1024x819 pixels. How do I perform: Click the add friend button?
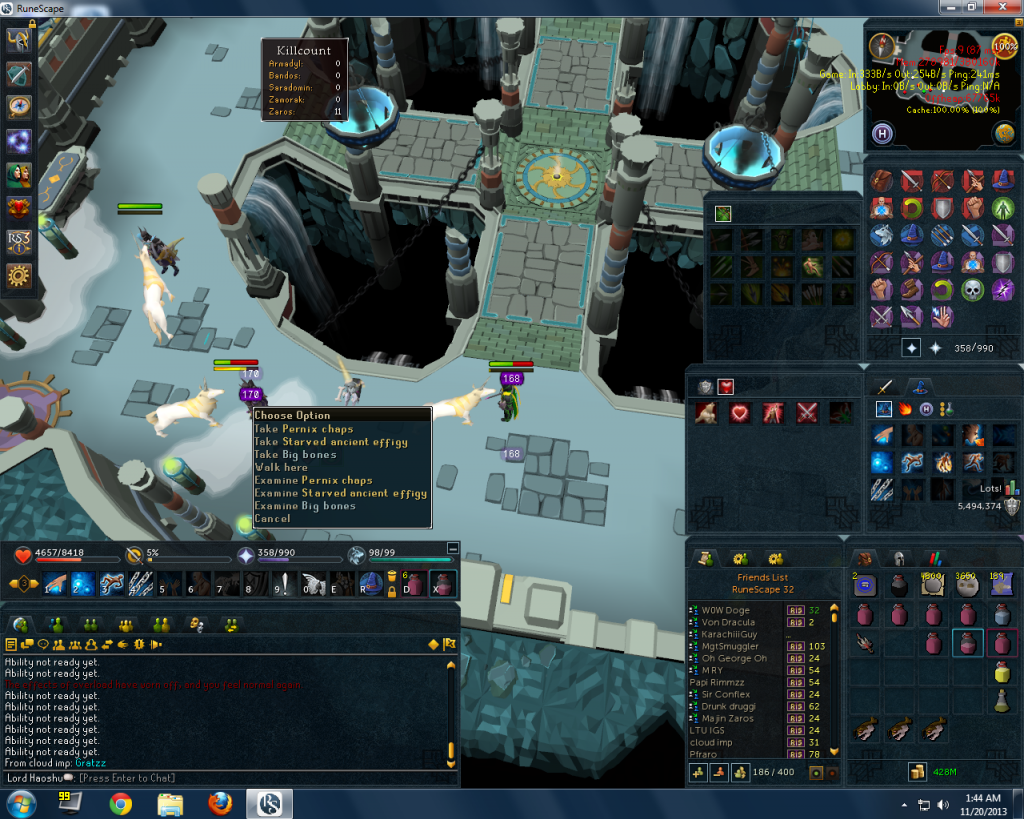(700, 773)
